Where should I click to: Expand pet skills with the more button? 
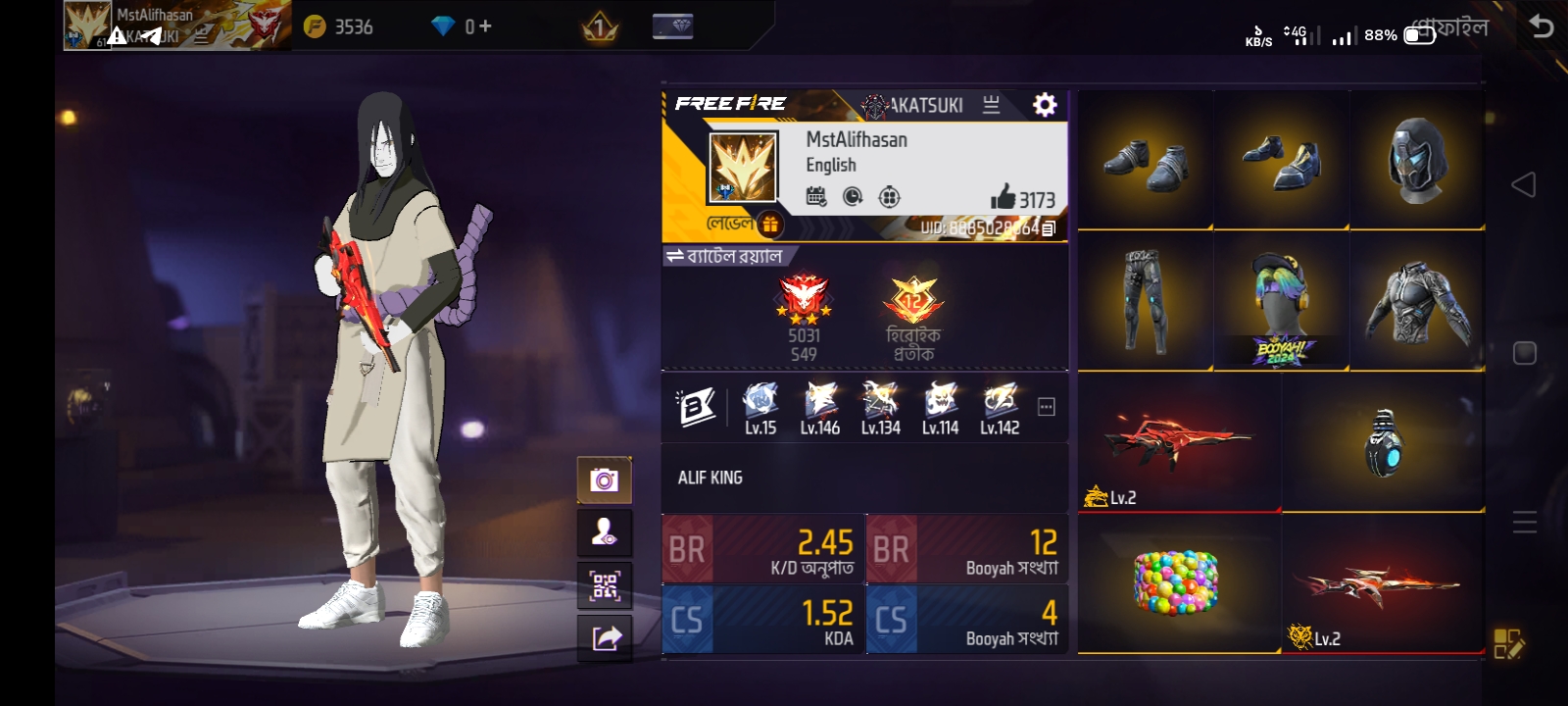(x=1047, y=407)
